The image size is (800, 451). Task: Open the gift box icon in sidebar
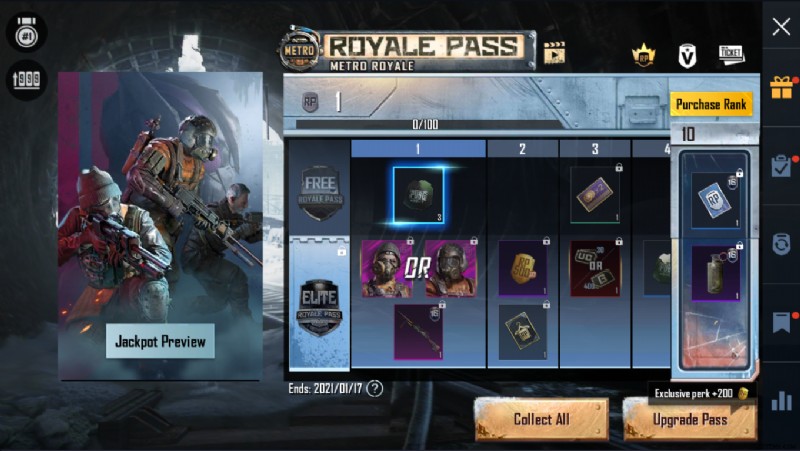781,88
